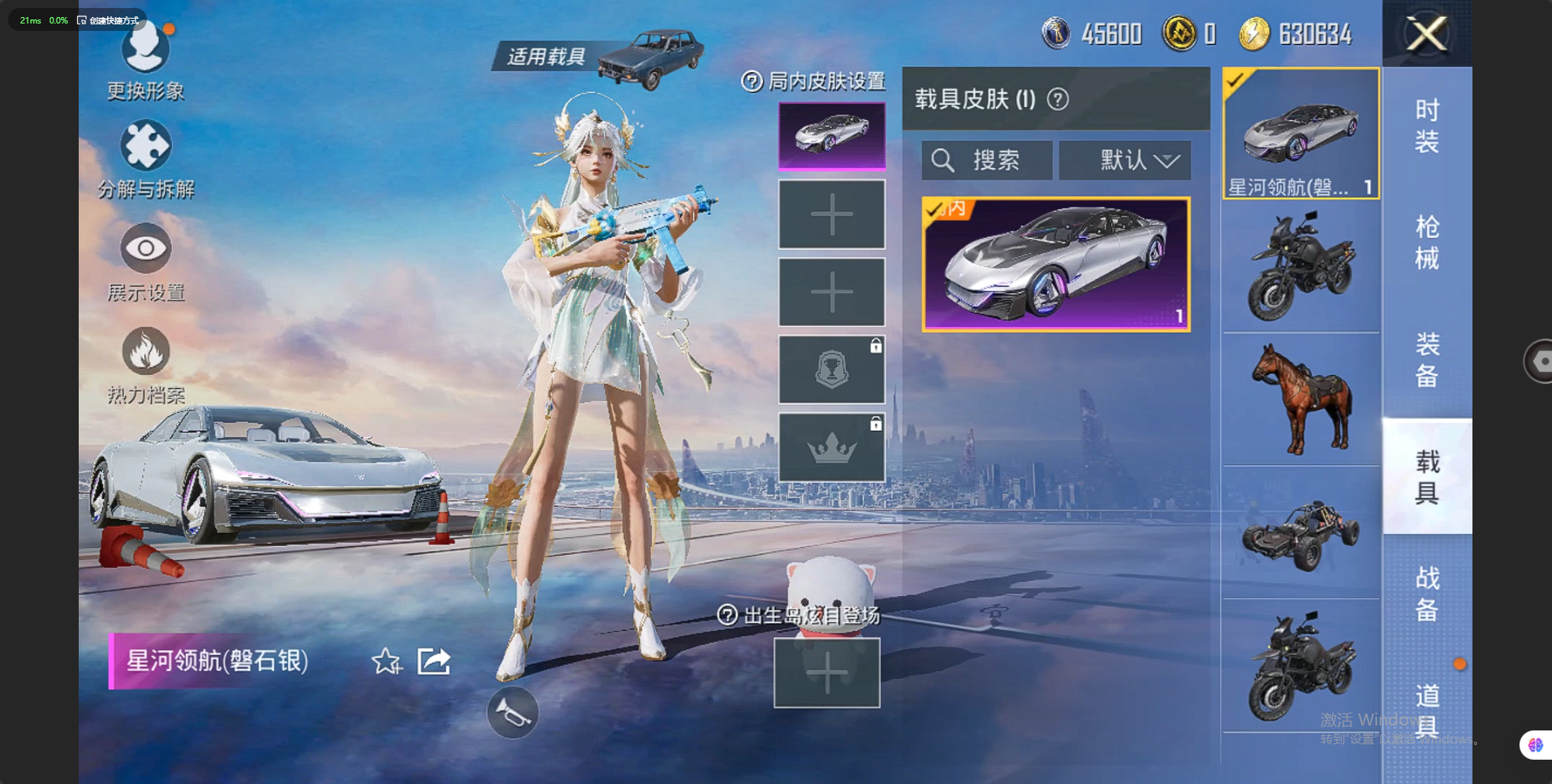The image size is (1552, 784).
Task: Switch to the 装备 tab
Action: [1426, 360]
